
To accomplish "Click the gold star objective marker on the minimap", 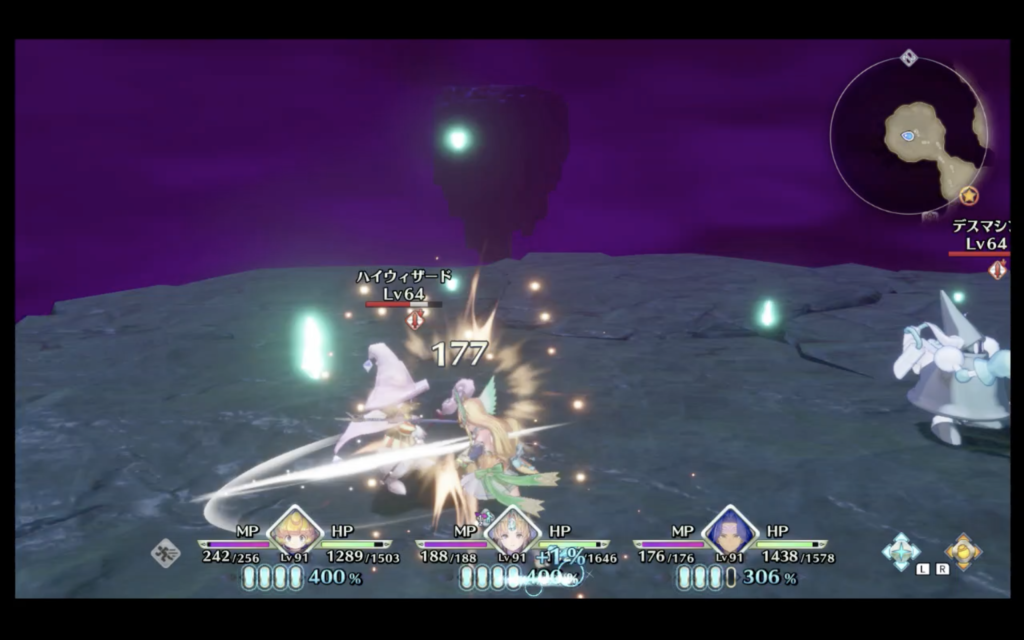I will (968, 196).
